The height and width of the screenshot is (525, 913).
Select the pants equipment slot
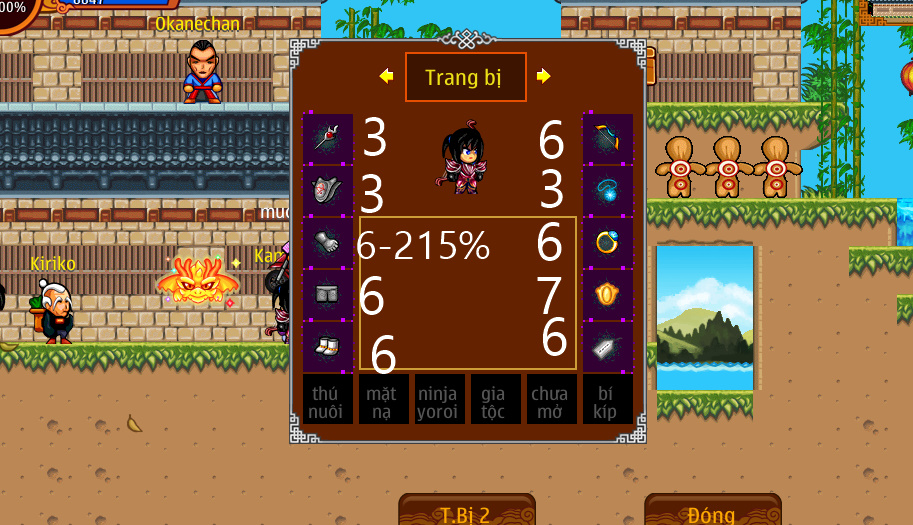(x=328, y=295)
